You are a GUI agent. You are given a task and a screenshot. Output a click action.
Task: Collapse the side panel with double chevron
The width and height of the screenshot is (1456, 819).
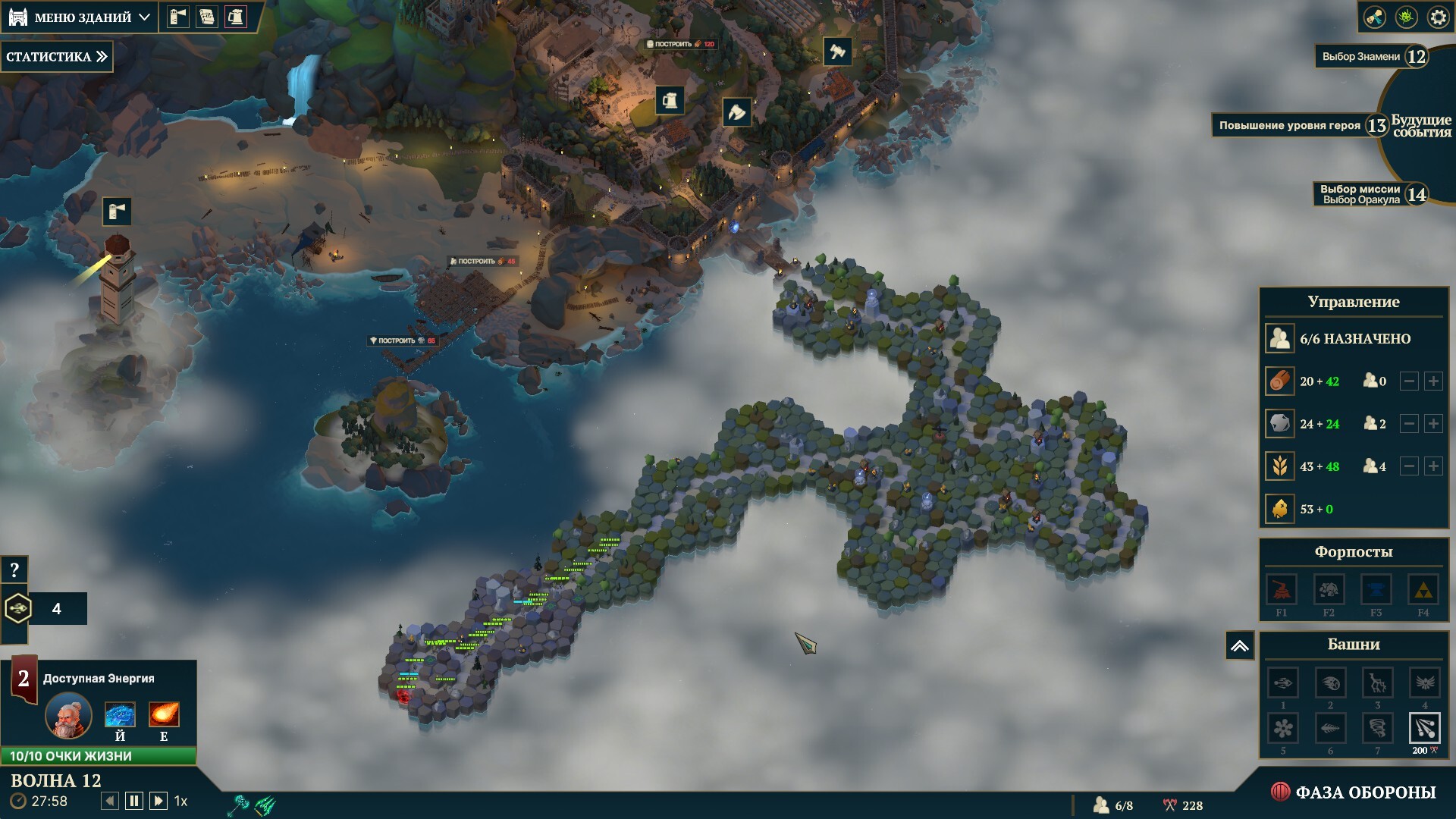1239,646
